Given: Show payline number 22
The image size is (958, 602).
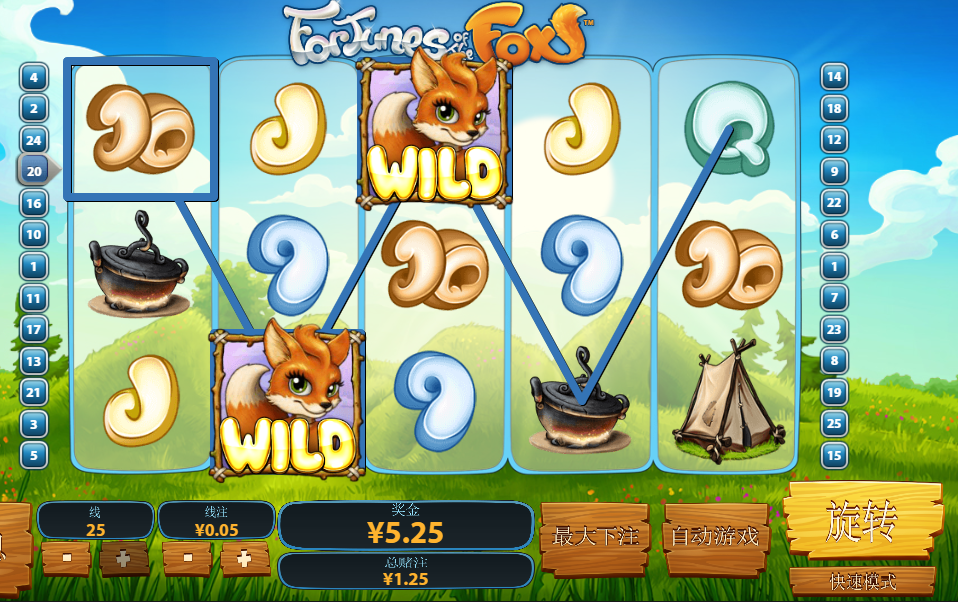Looking at the screenshot, I should tap(834, 203).
